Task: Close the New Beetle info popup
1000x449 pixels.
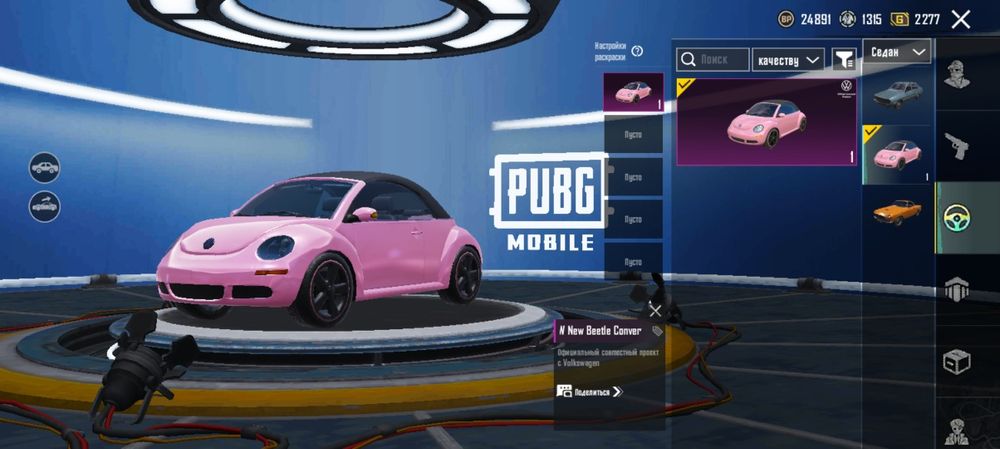Action: click(655, 310)
